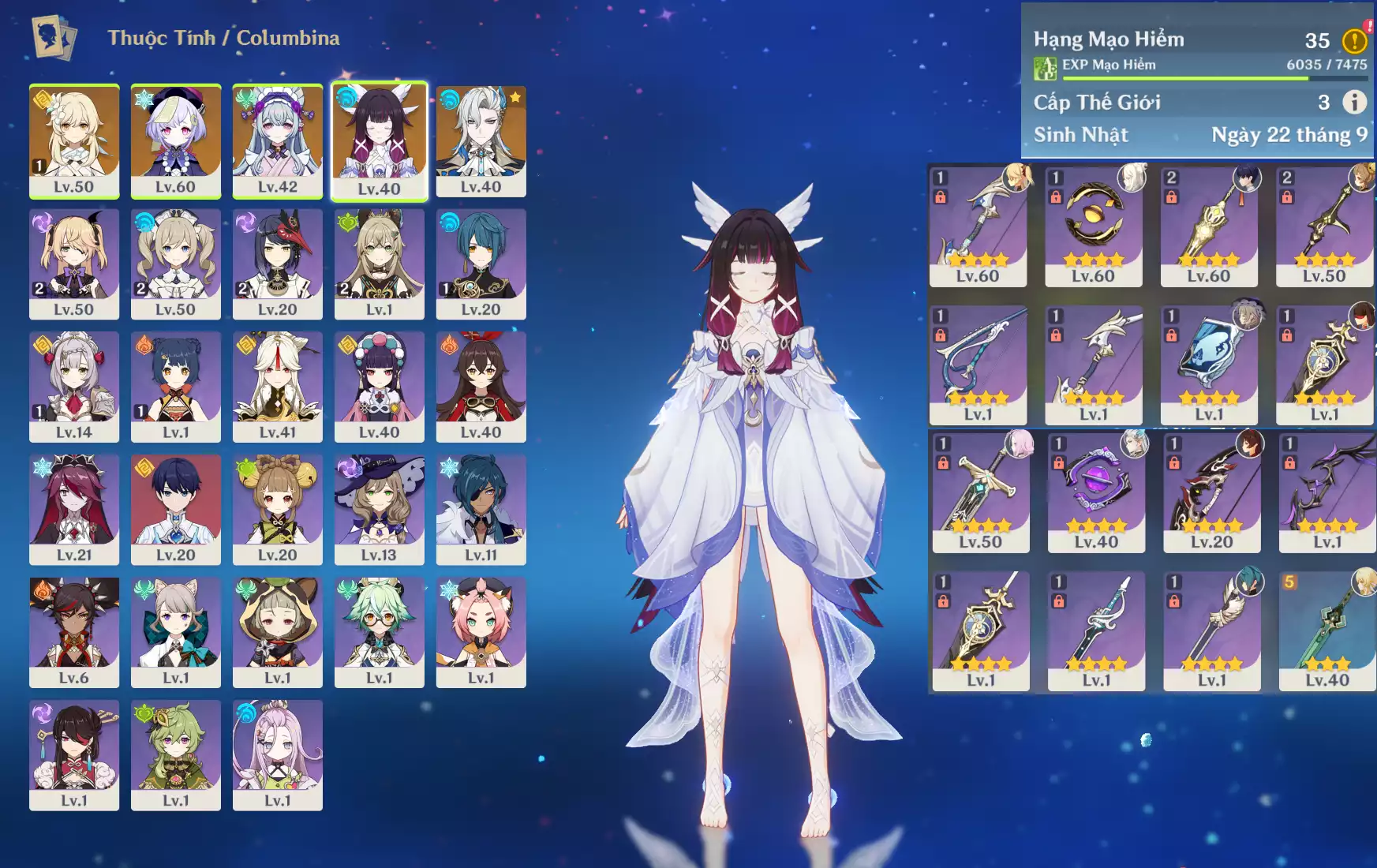Select Beidou's Lv.1 character card
This screenshot has width=1377, height=868.
[74, 754]
